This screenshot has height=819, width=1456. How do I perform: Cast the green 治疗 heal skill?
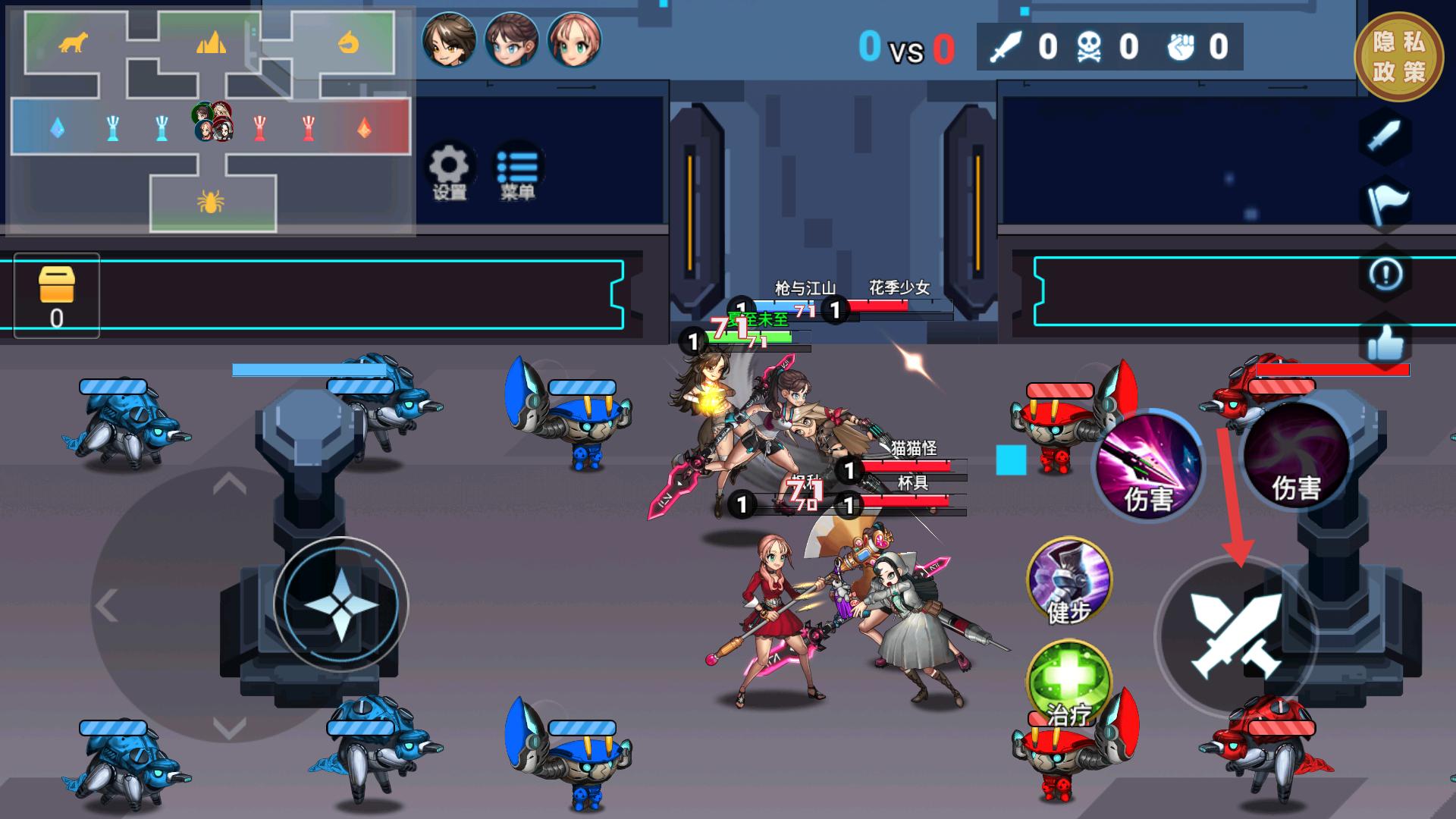[1068, 682]
